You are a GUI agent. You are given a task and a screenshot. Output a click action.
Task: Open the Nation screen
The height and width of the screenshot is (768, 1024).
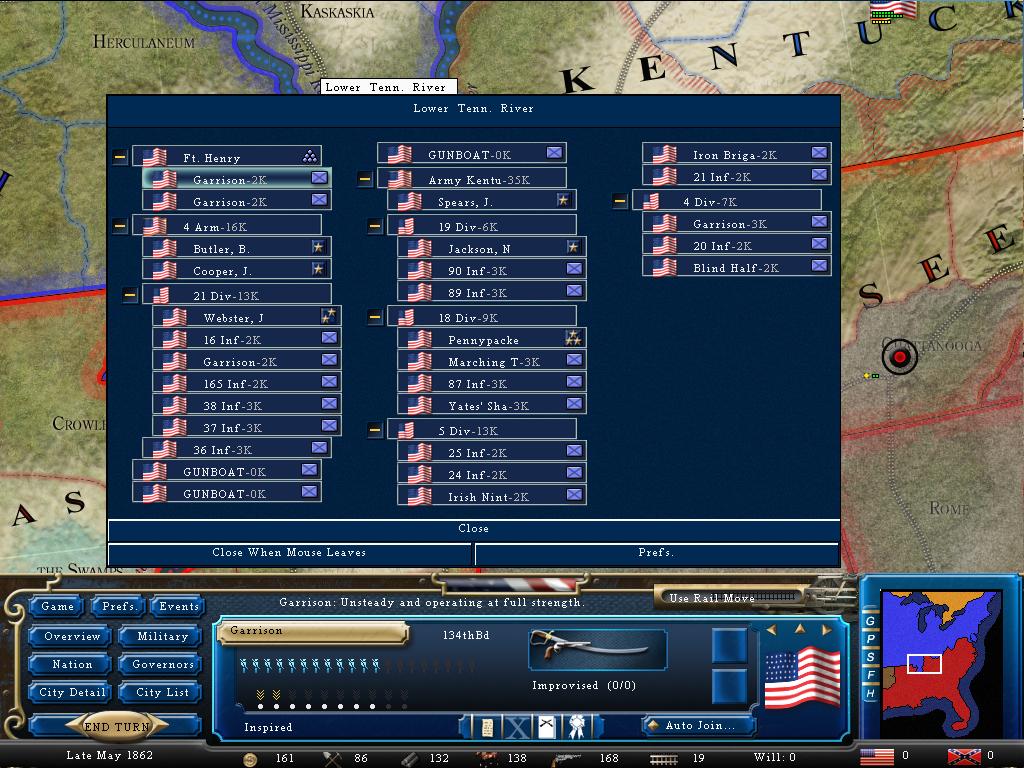click(x=72, y=665)
